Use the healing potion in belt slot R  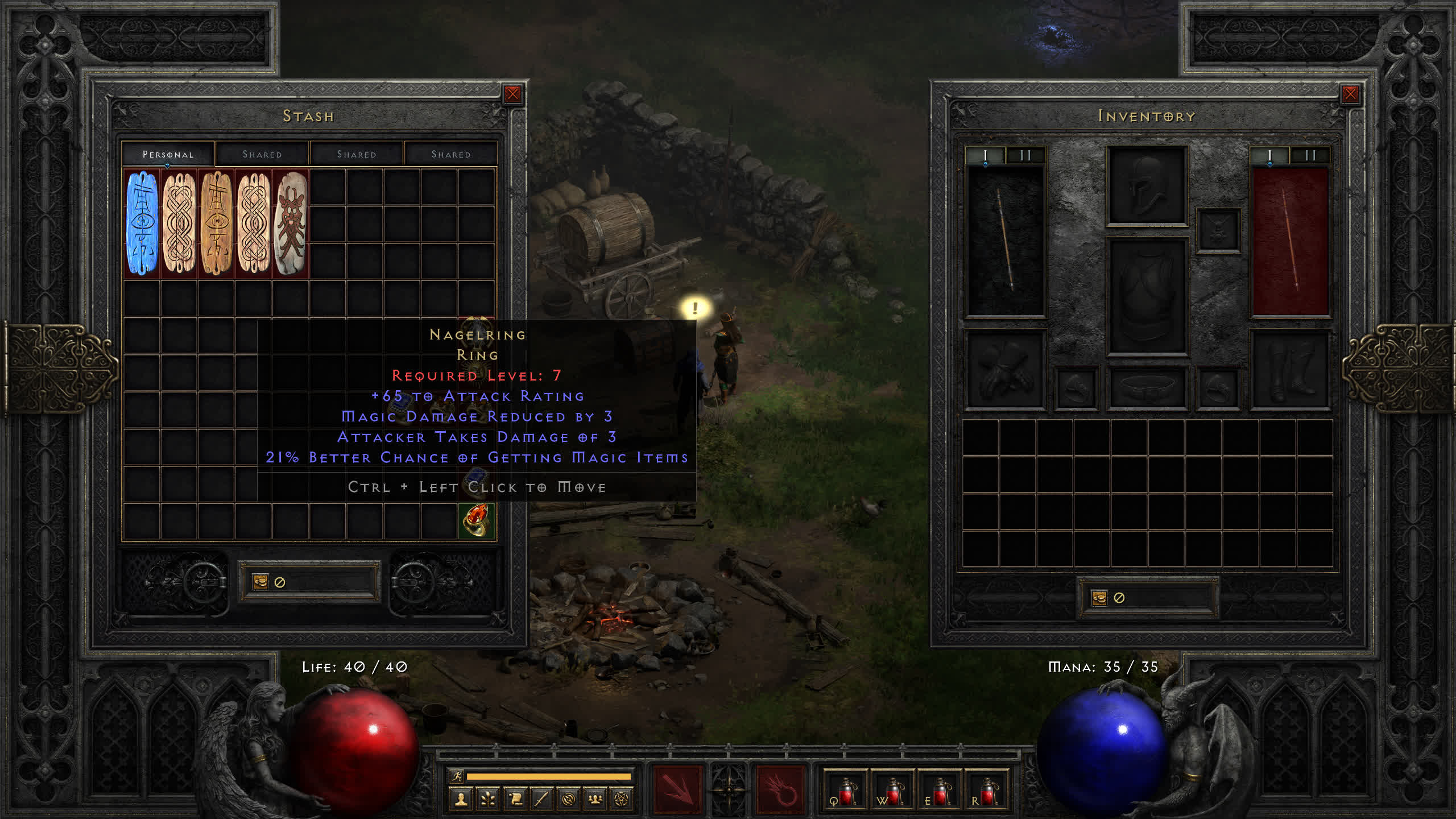click(x=986, y=791)
